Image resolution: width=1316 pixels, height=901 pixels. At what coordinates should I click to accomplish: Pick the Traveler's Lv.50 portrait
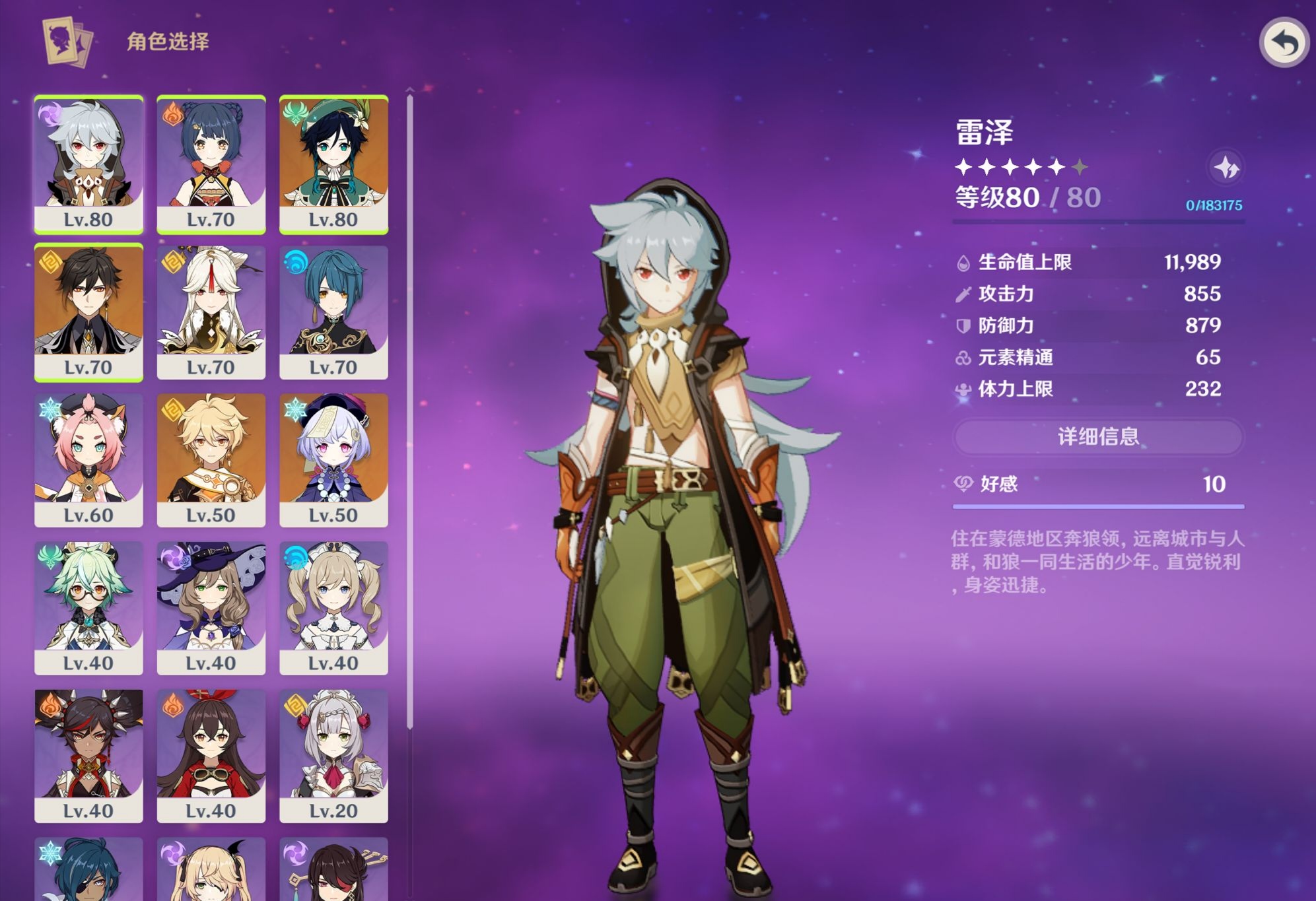point(211,459)
